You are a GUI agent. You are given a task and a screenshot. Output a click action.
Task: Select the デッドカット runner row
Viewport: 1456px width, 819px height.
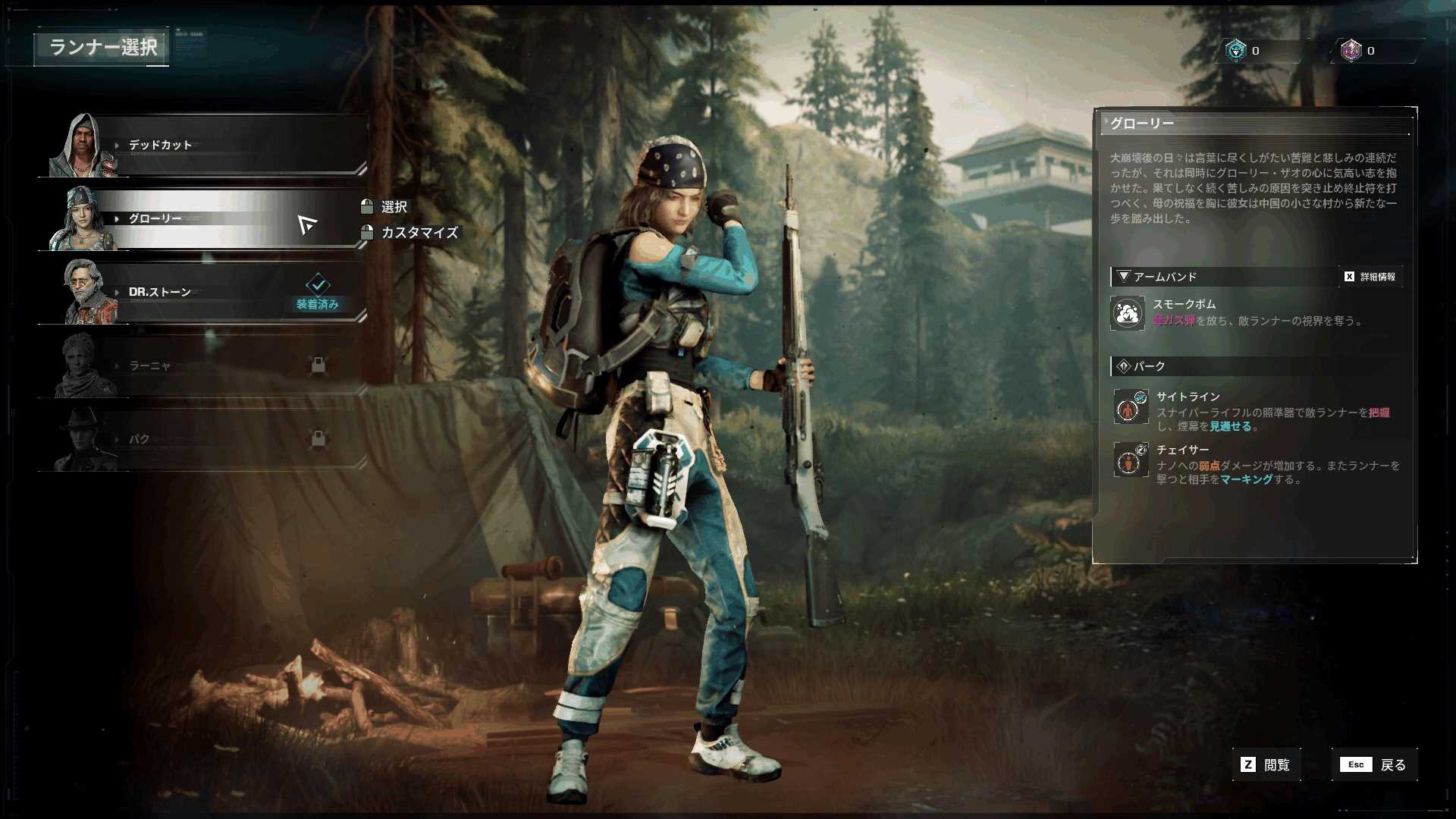(205, 146)
